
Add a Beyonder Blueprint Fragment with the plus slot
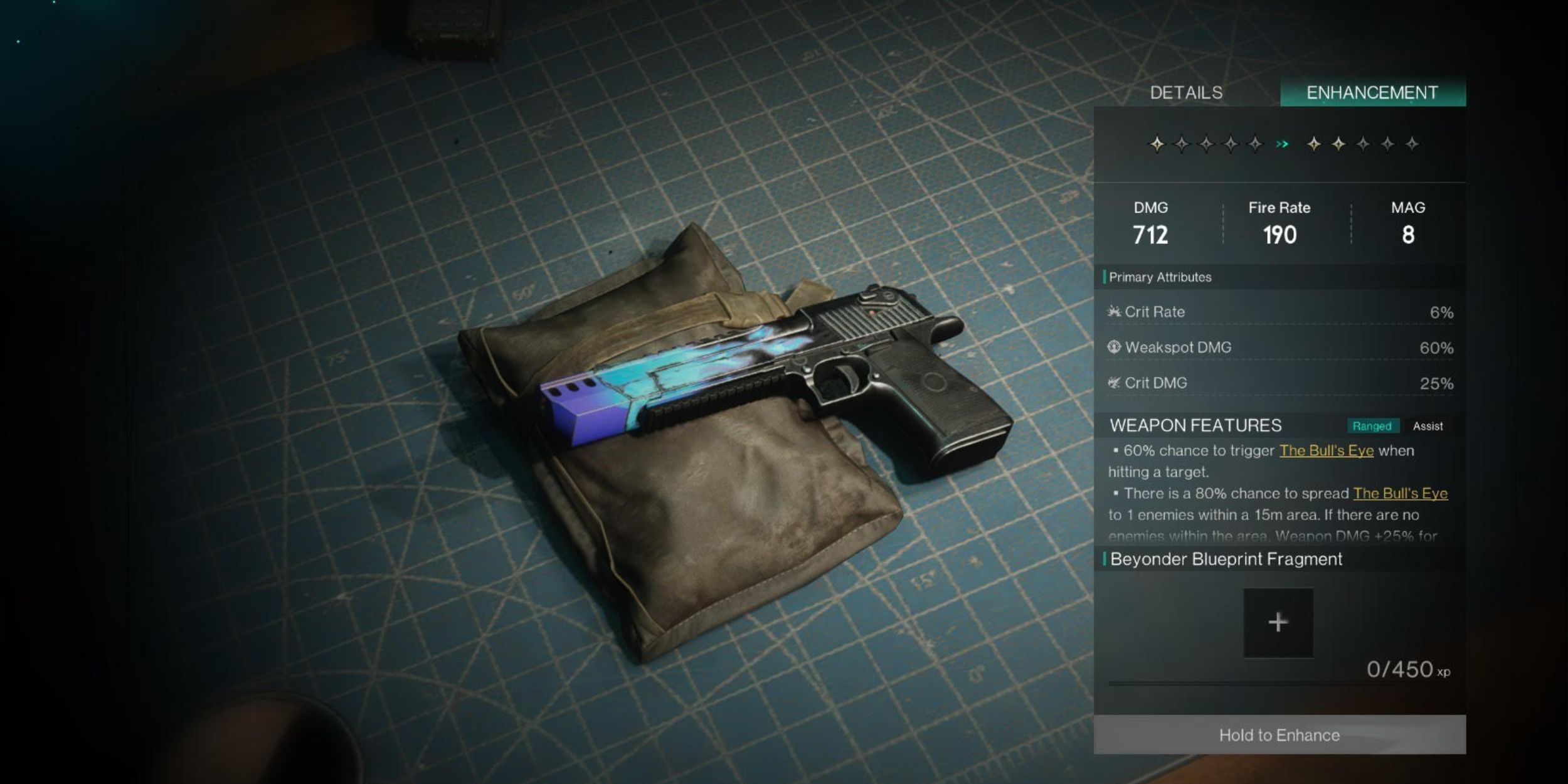pos(1278,622)
